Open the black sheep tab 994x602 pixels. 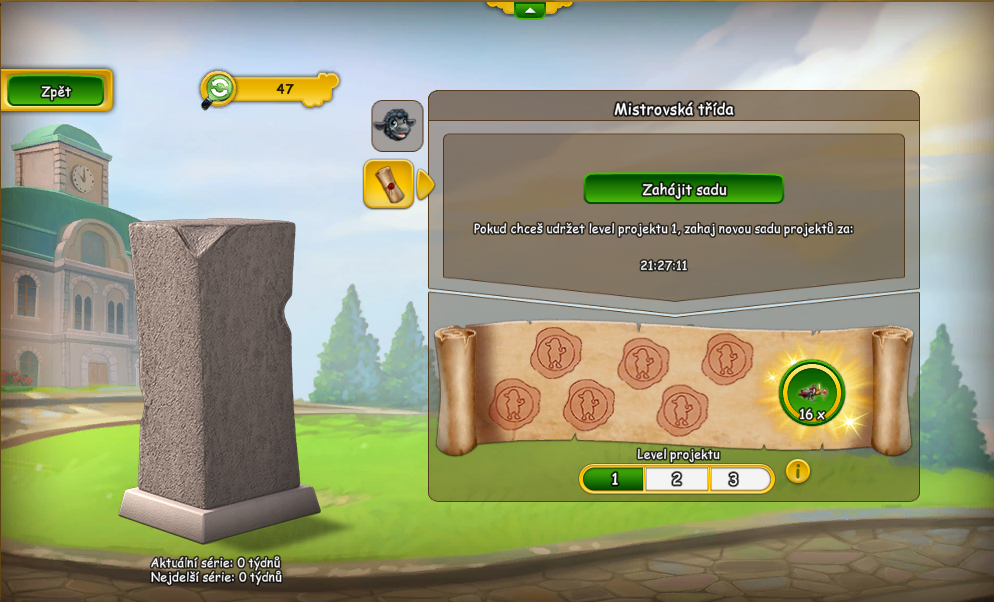coord(397,125)
